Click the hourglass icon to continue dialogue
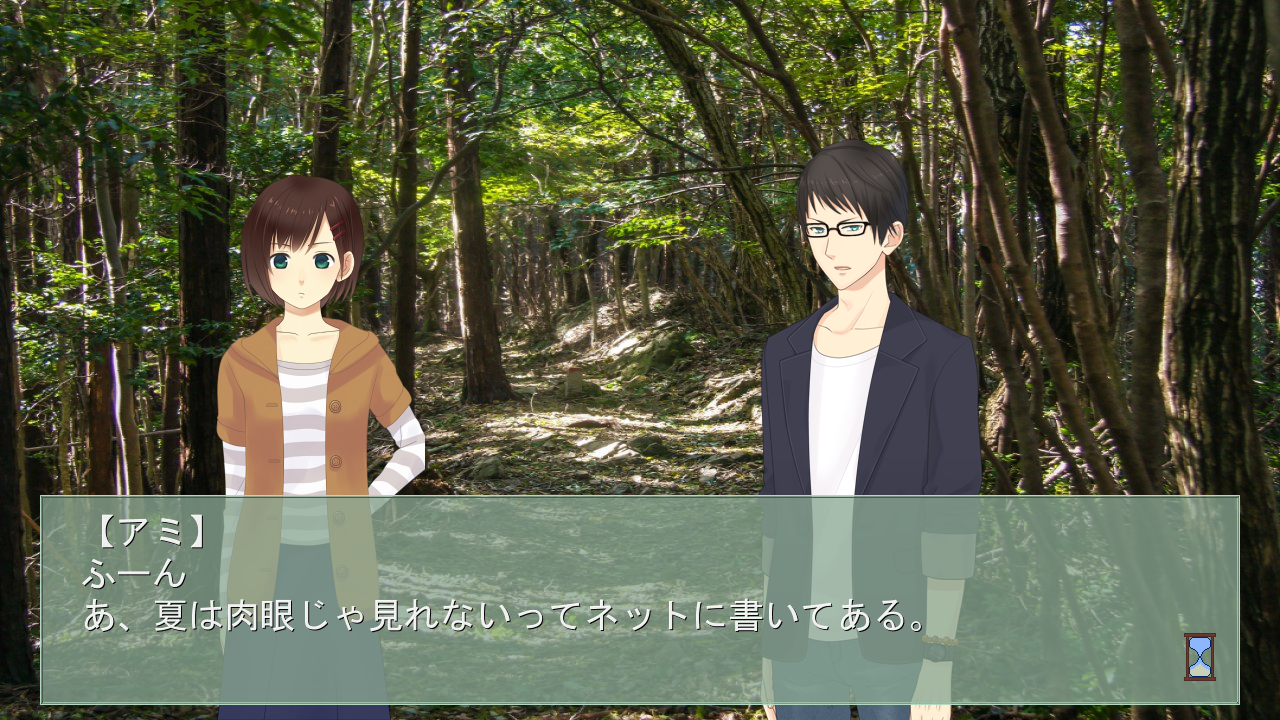This screenshot has width=1280, height=720. [1199, 656]
